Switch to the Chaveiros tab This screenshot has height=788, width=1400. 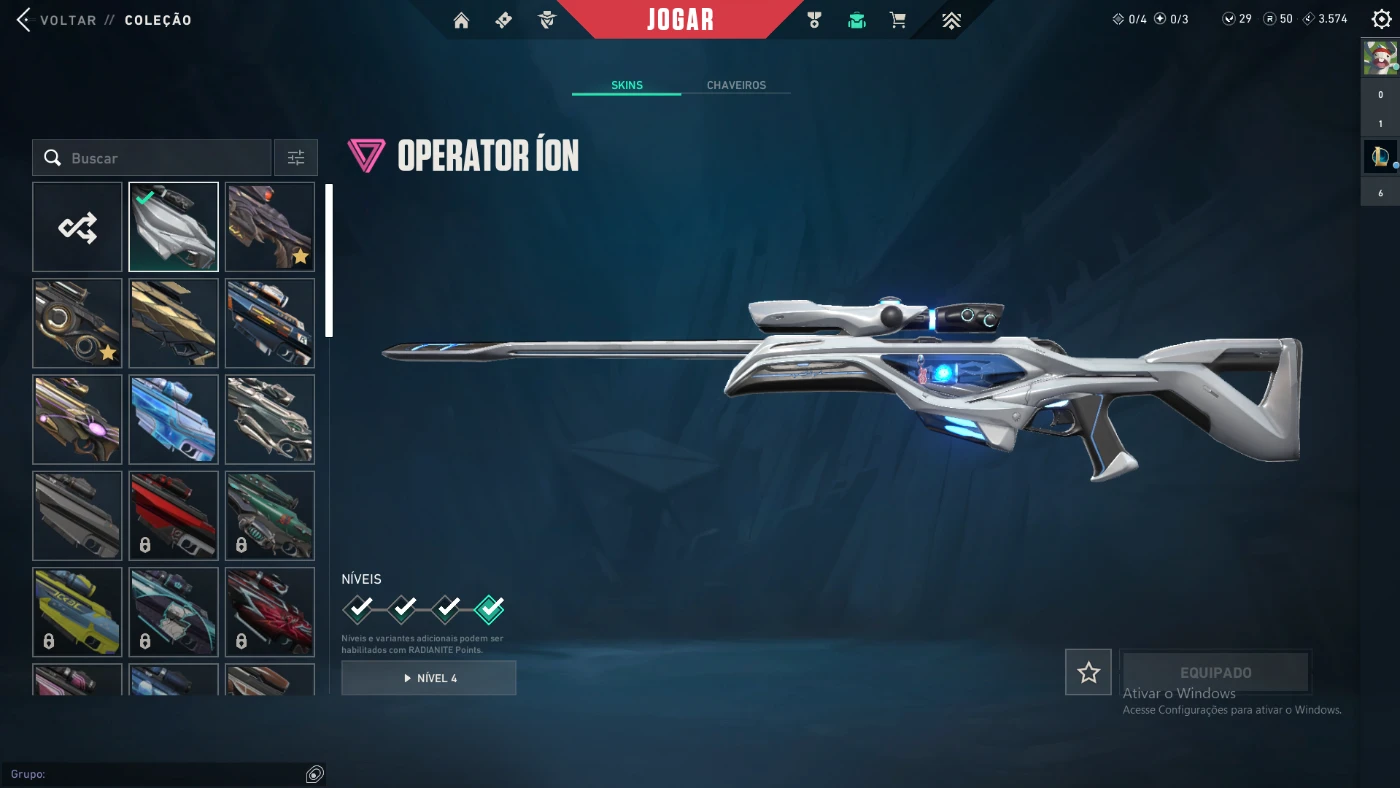(736, 85)
